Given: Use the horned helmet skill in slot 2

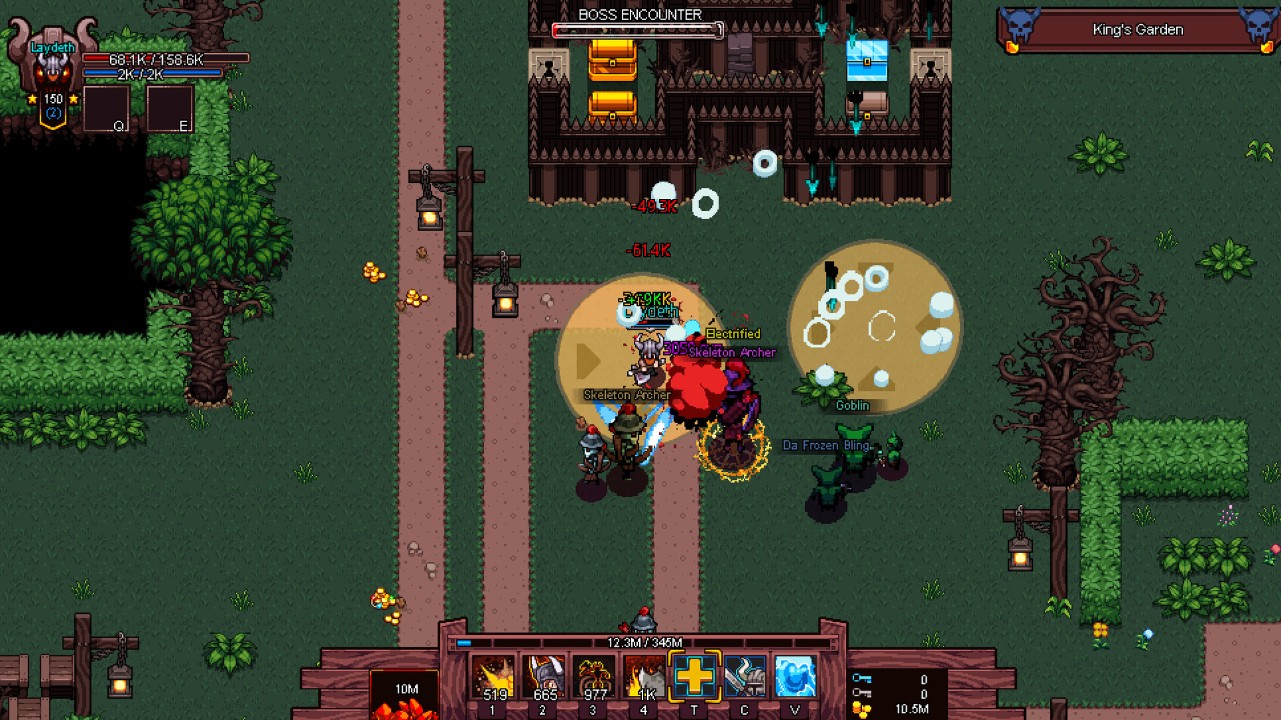Looking at the screenshot, I should tap(545, 677).
